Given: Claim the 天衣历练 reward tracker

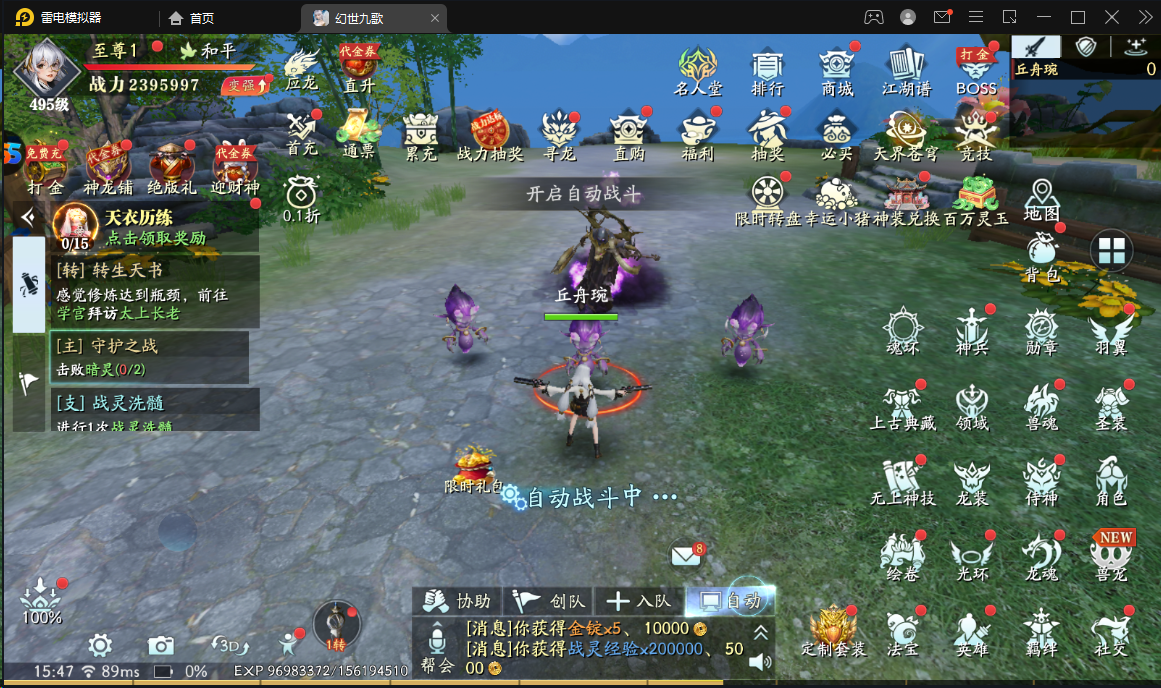Looking at the screenshot, I should tap(155, 228).
